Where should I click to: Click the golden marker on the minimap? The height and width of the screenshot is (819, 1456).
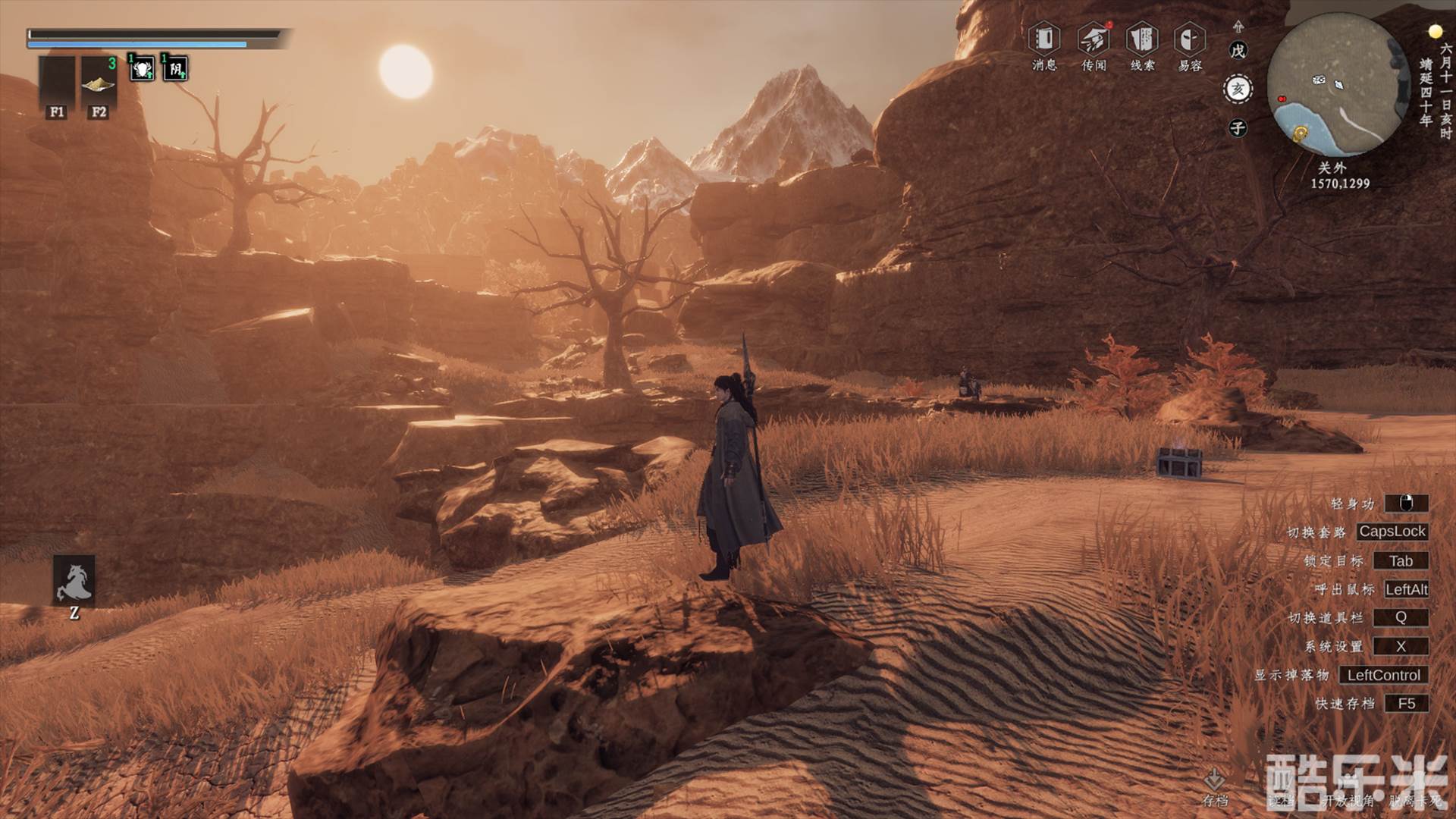coord(1301,134)
